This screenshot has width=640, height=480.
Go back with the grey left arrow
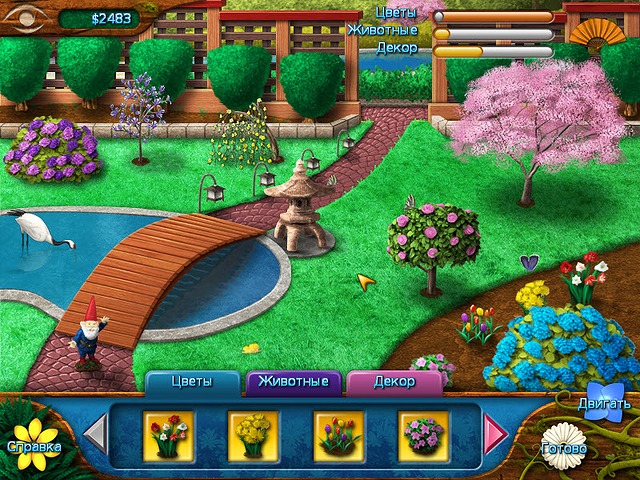point(95,434)
